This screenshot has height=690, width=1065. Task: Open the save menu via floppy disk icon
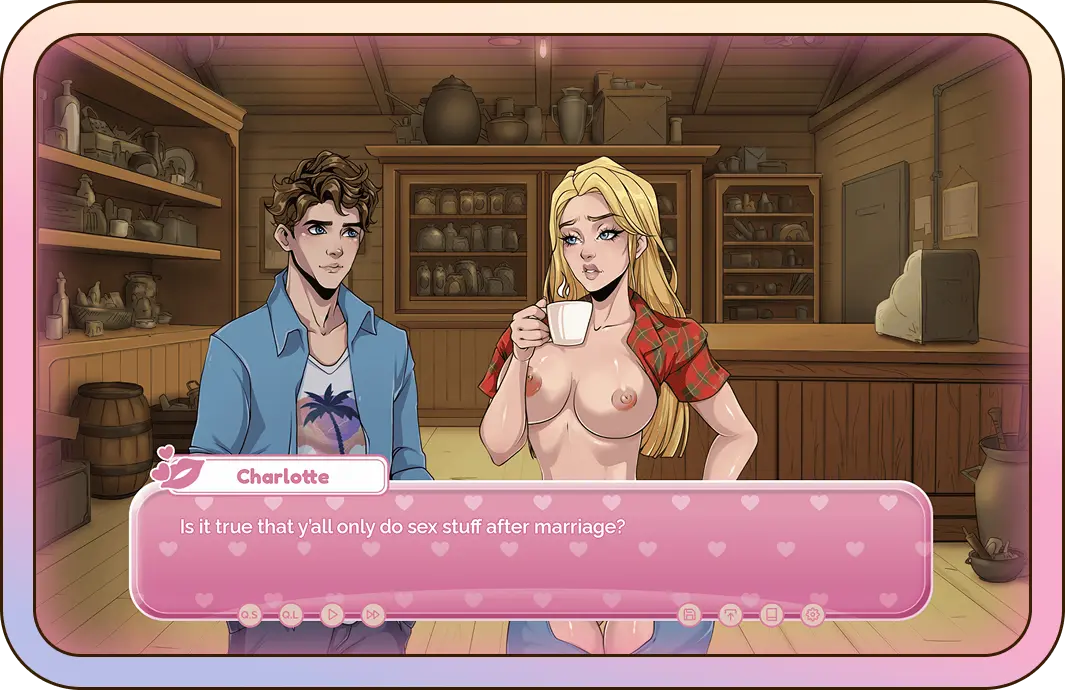[x=688, y=615]
